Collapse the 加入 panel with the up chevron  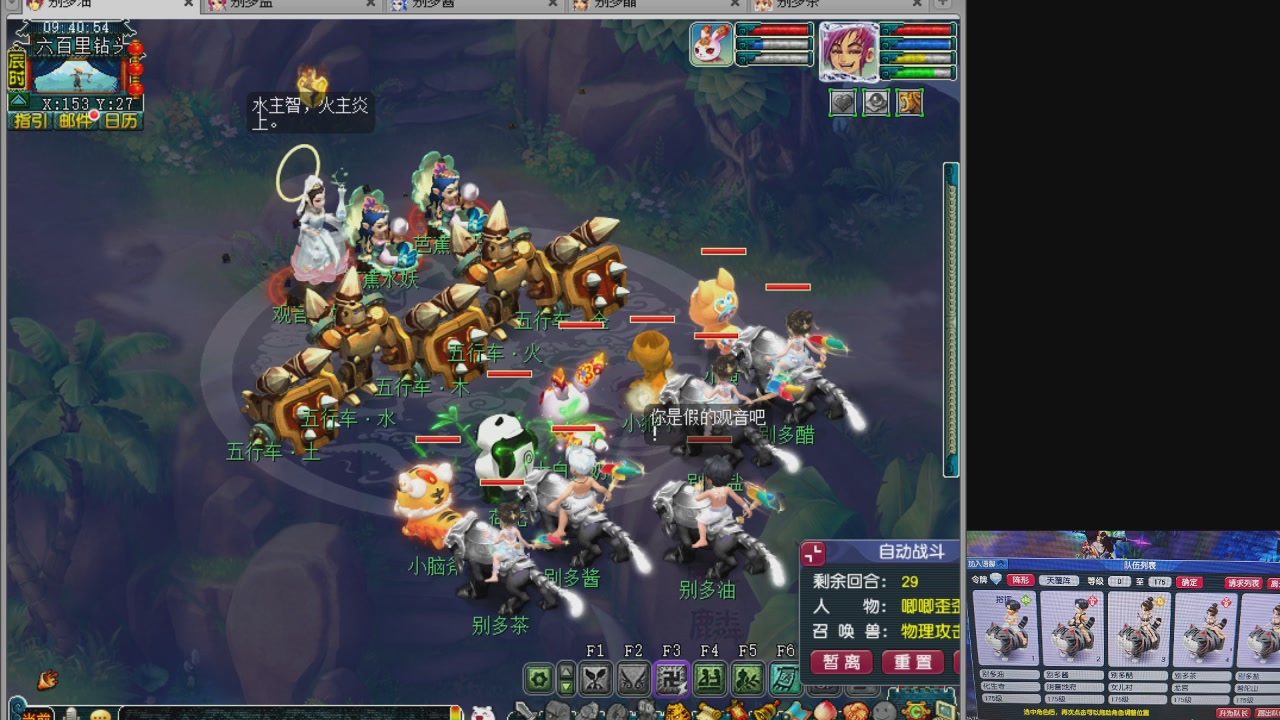point(1000,562)
